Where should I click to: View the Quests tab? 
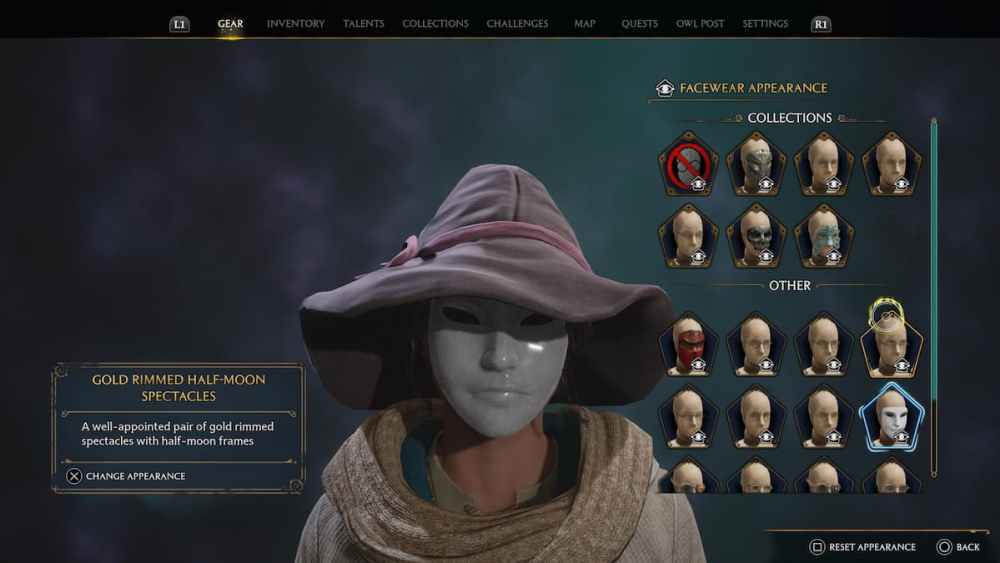[x=639, y=23]
